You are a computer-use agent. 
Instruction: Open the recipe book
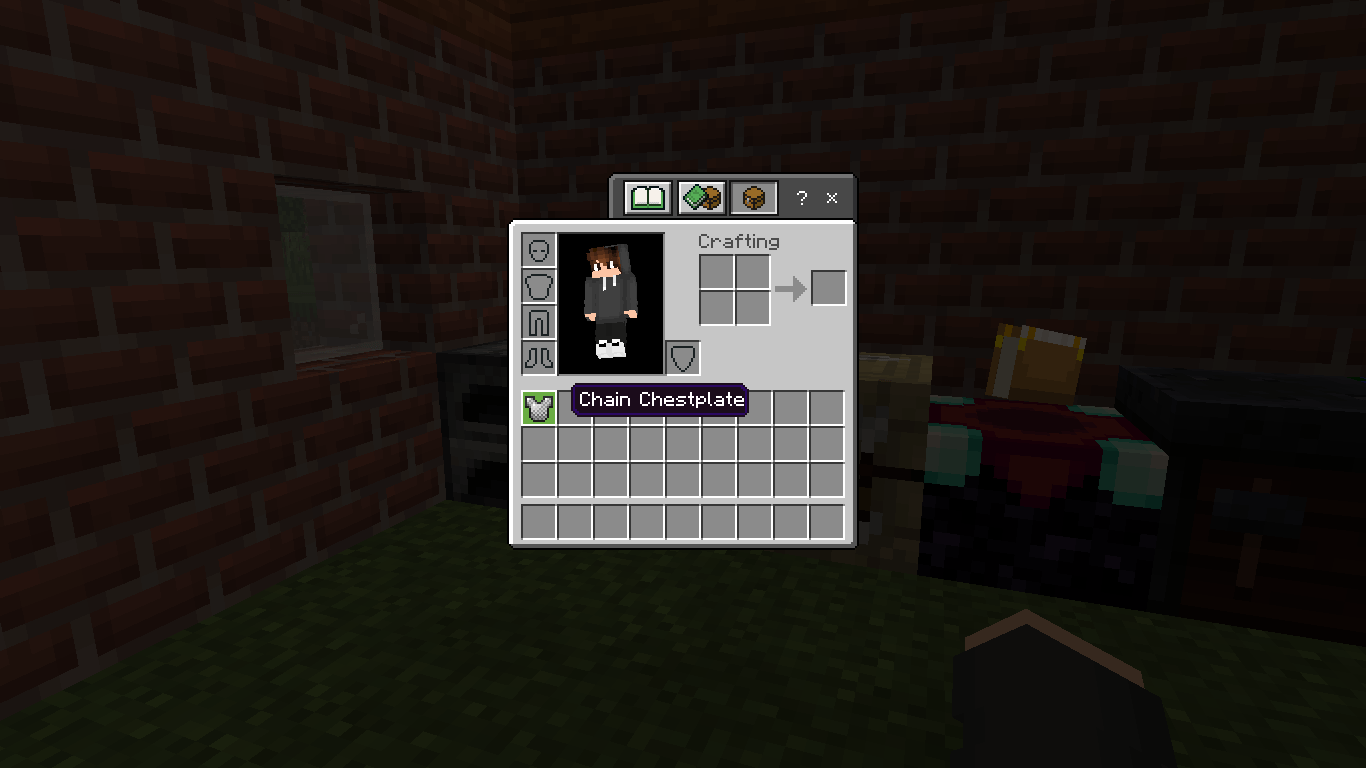[x=645, y=197]
